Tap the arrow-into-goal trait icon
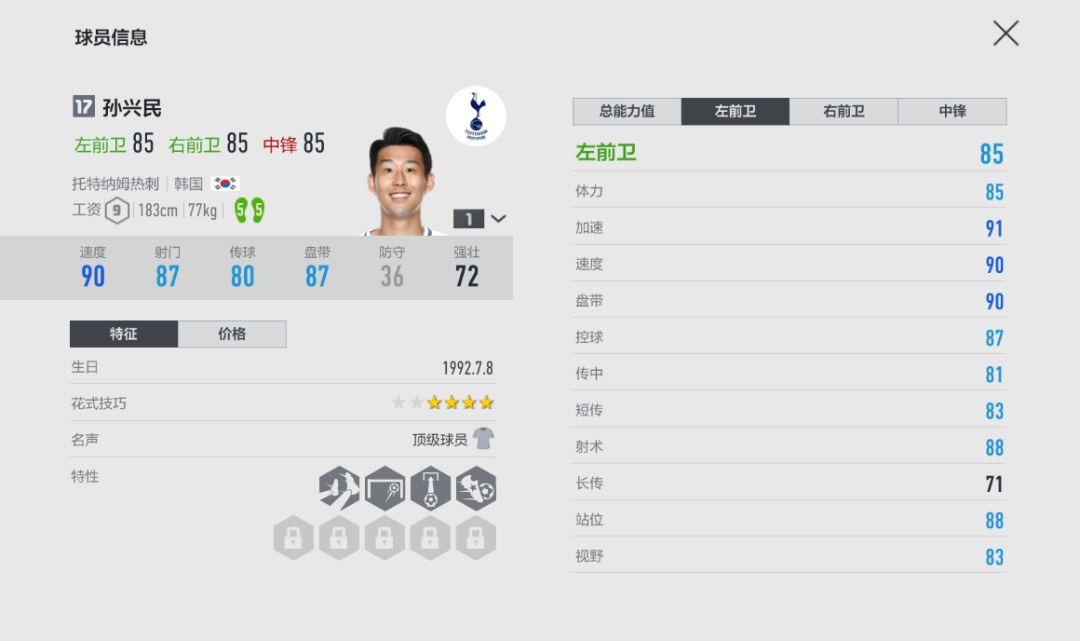This screenshot has width=1080, height=641. click(x=430, y=489)
